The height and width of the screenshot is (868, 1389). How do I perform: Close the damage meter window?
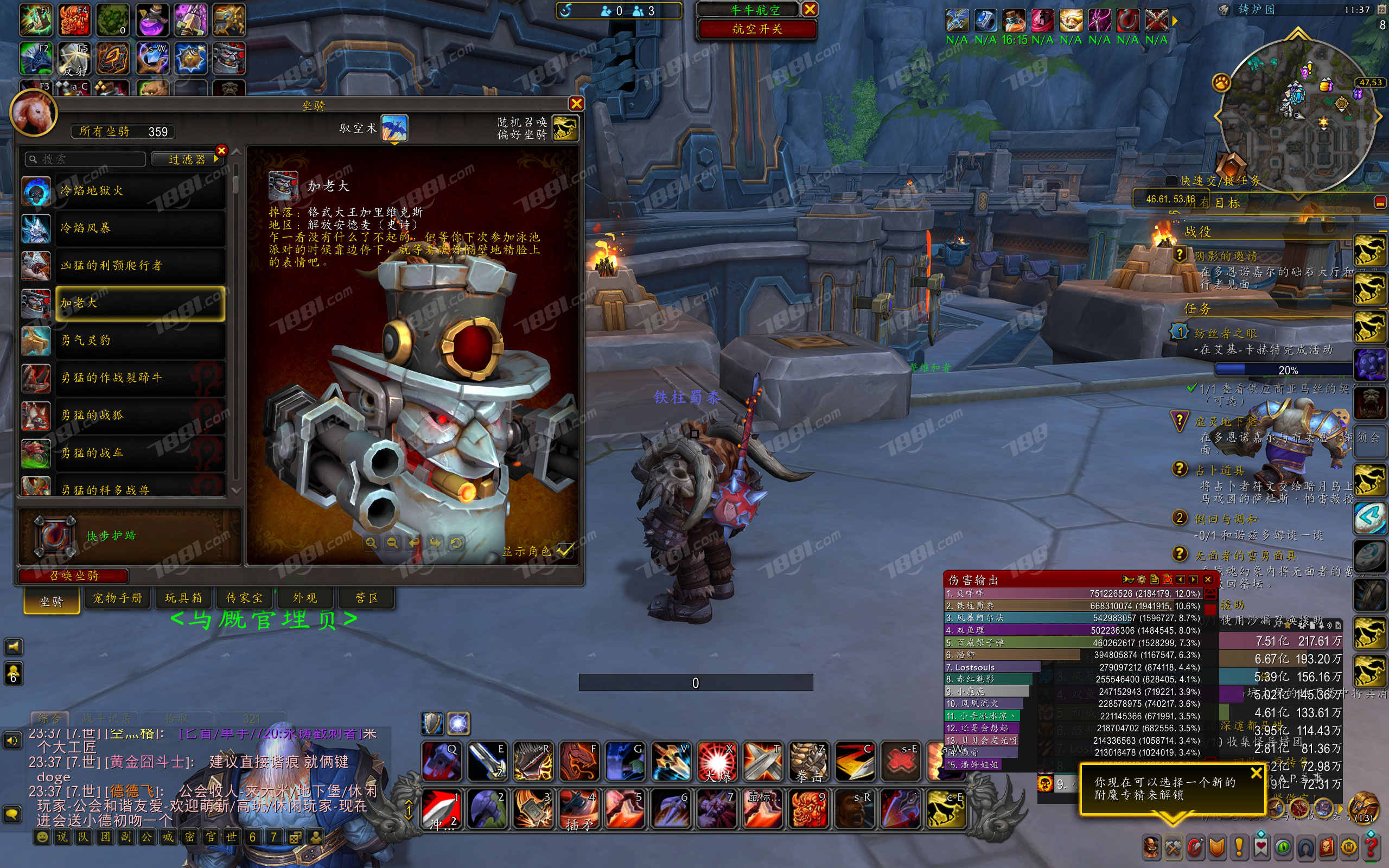coord(1208,579)
